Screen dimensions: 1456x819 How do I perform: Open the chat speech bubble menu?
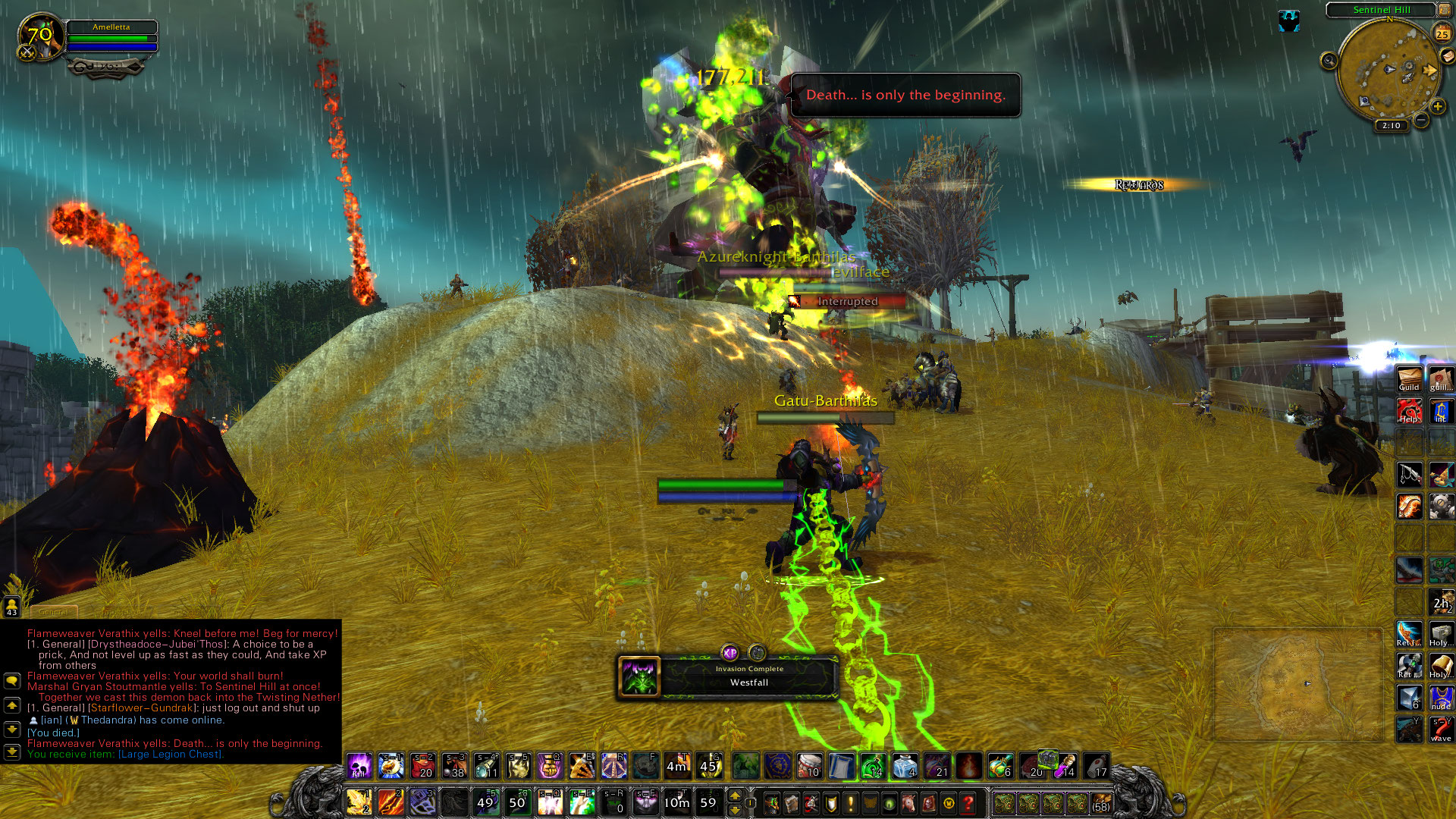[x=11, y=680]
